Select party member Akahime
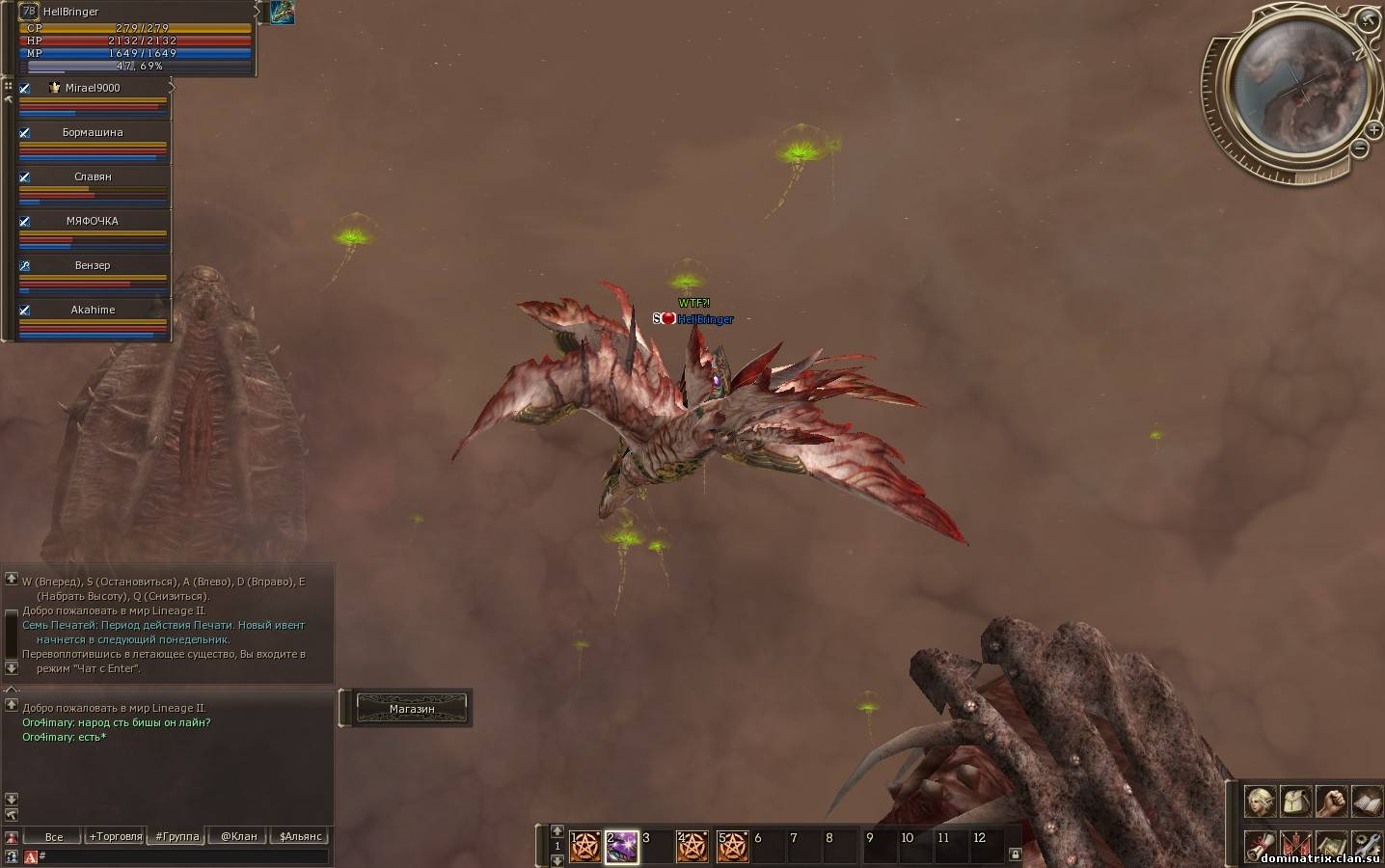 click(x=93, y=310)
